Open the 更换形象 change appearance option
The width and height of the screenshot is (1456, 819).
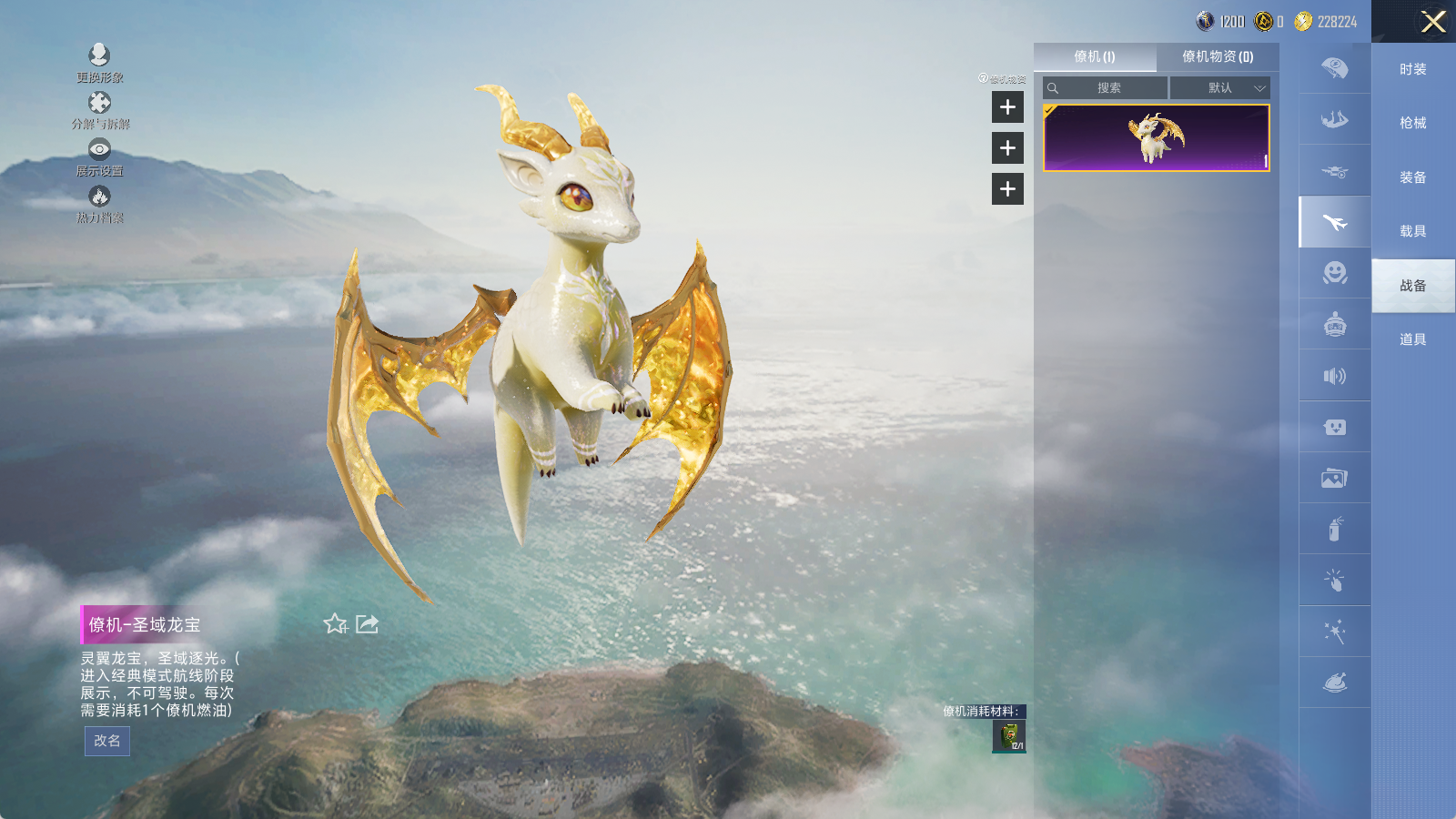(99, 61)
